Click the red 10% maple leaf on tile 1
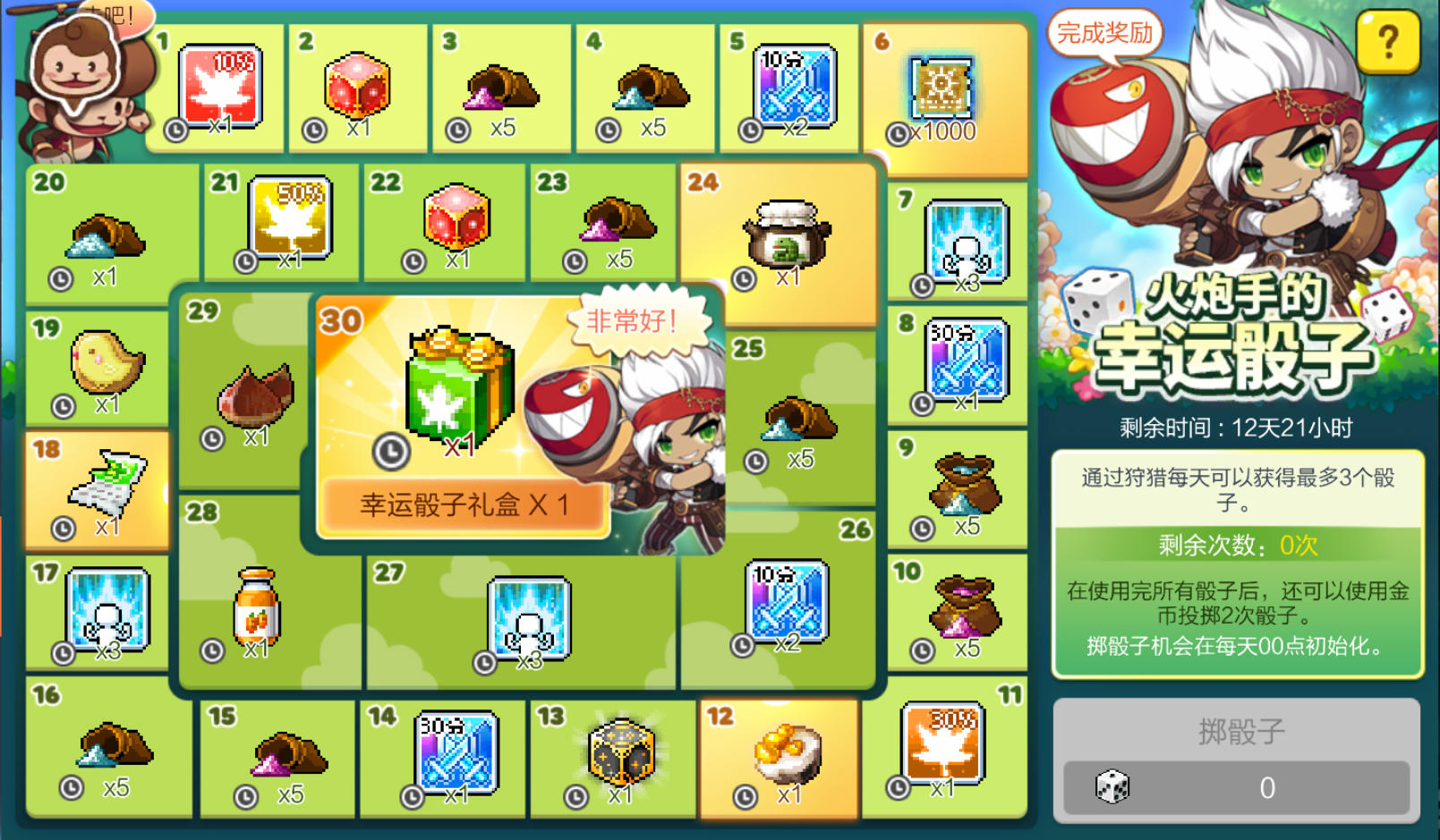This screenshot has width=1440, height=840. point(219,87)
